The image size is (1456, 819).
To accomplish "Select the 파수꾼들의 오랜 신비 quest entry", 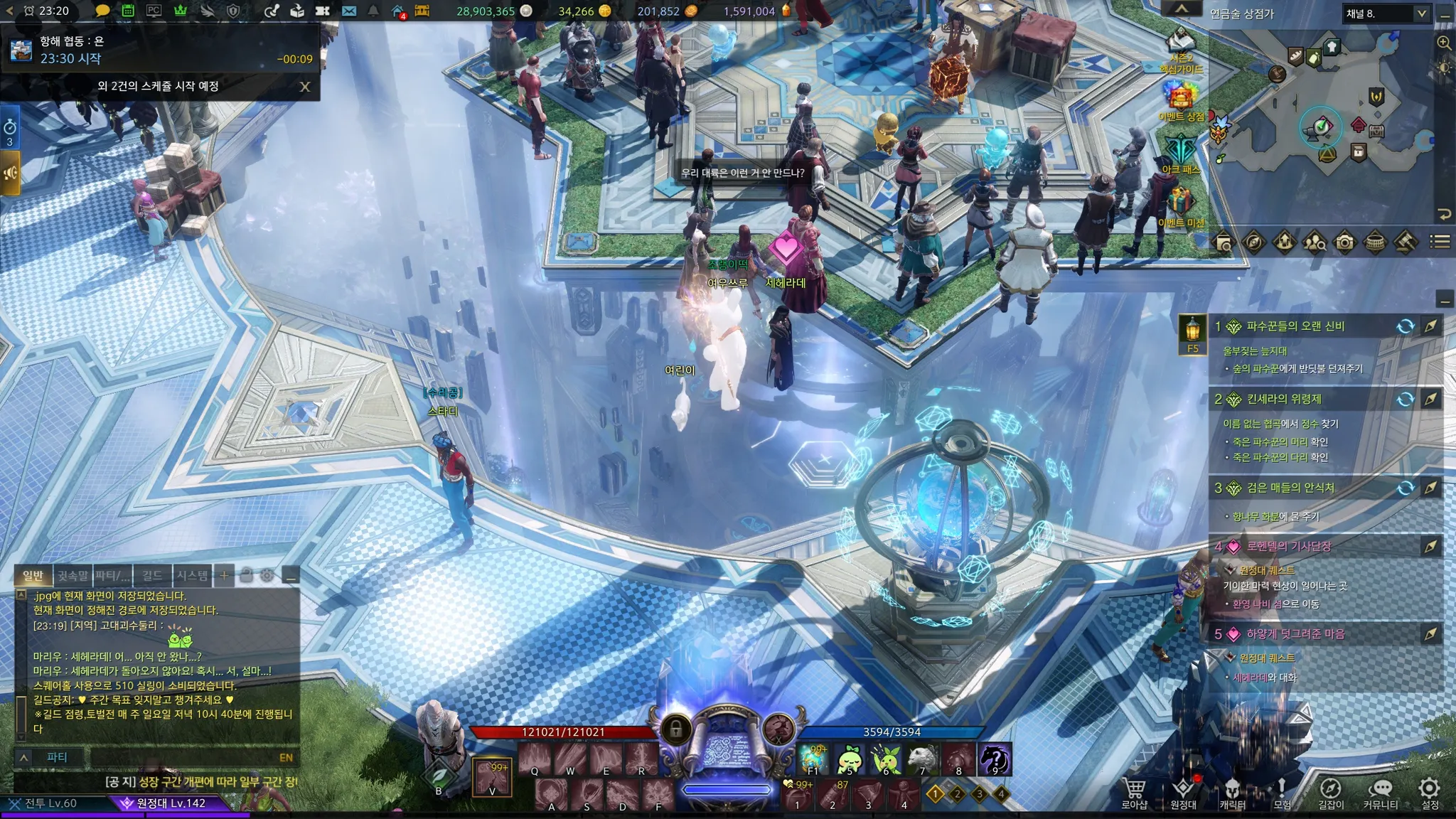I will (x=1295, y=326).
